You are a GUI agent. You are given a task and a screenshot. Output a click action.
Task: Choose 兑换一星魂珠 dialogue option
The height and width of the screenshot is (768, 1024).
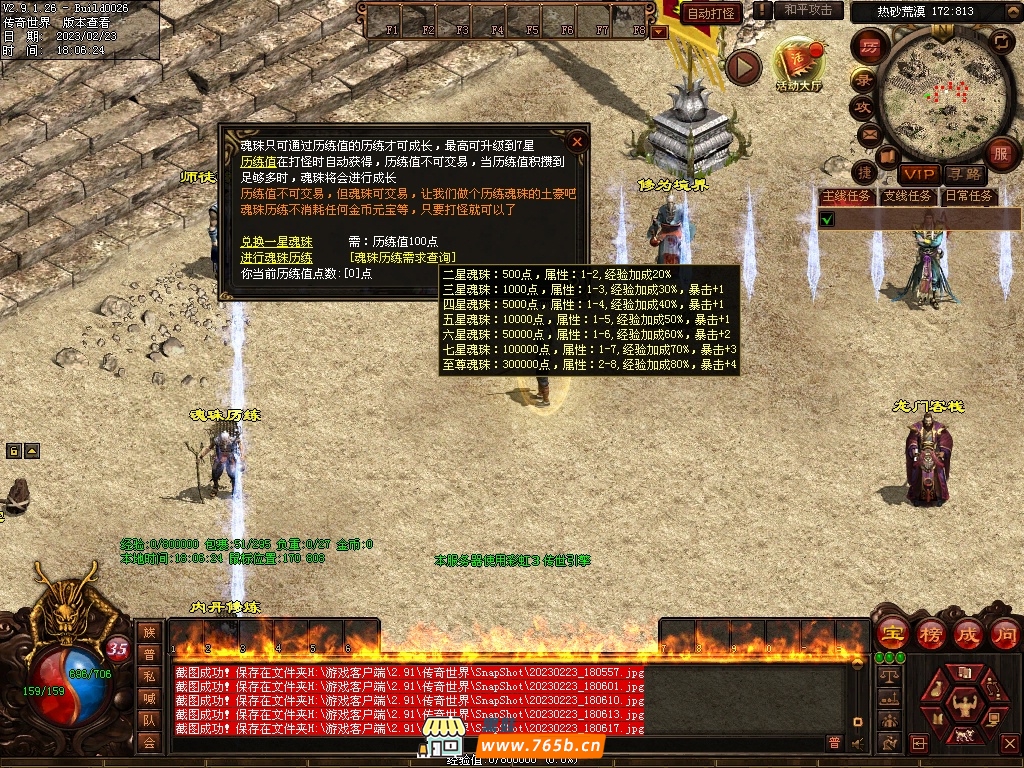tap(277, 242)
